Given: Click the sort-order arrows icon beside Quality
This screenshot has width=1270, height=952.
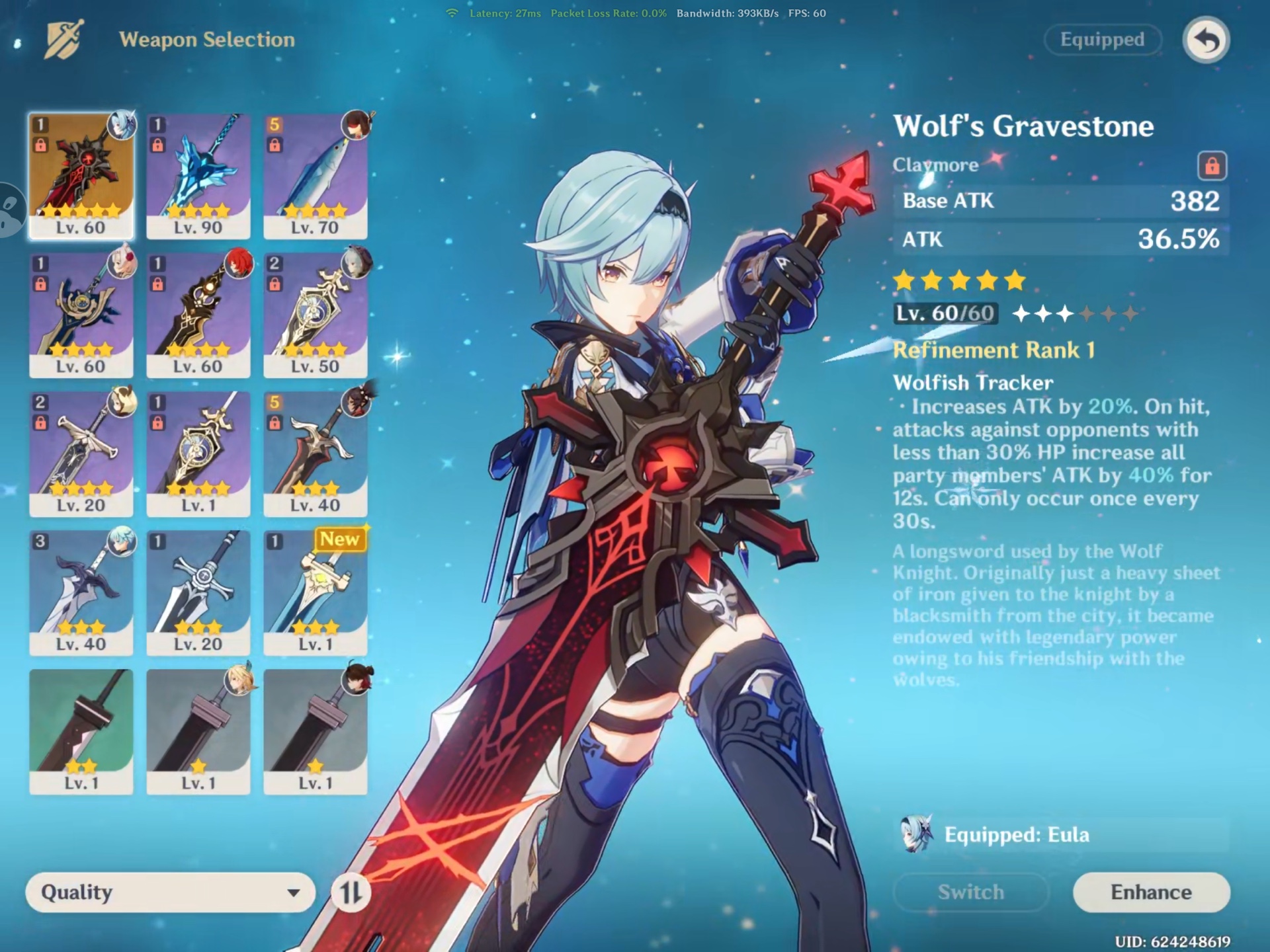Looking at the screenshot, I should pyautogui.click(x=353, y=892).
